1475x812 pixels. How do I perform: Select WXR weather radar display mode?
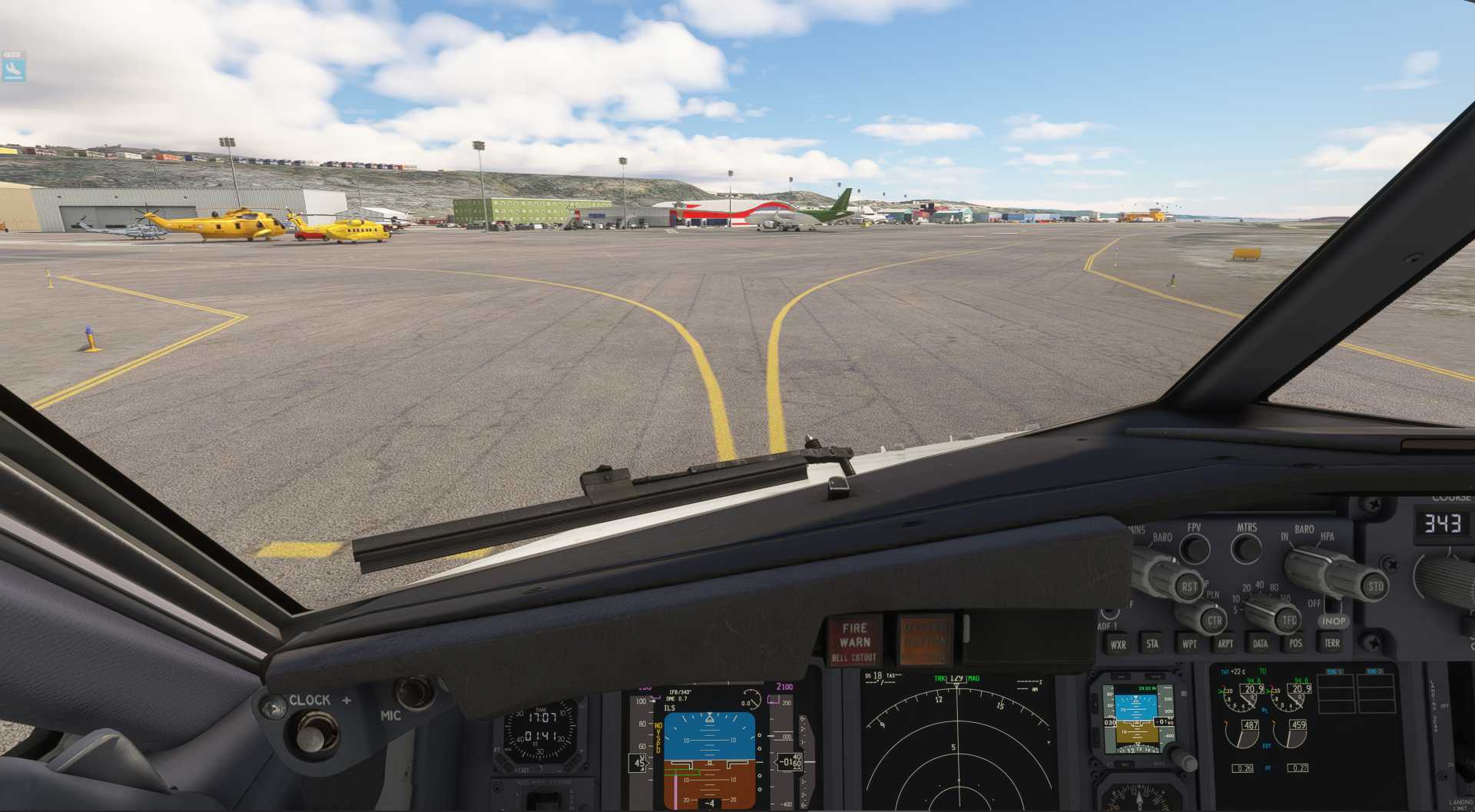coord(1118,645)
